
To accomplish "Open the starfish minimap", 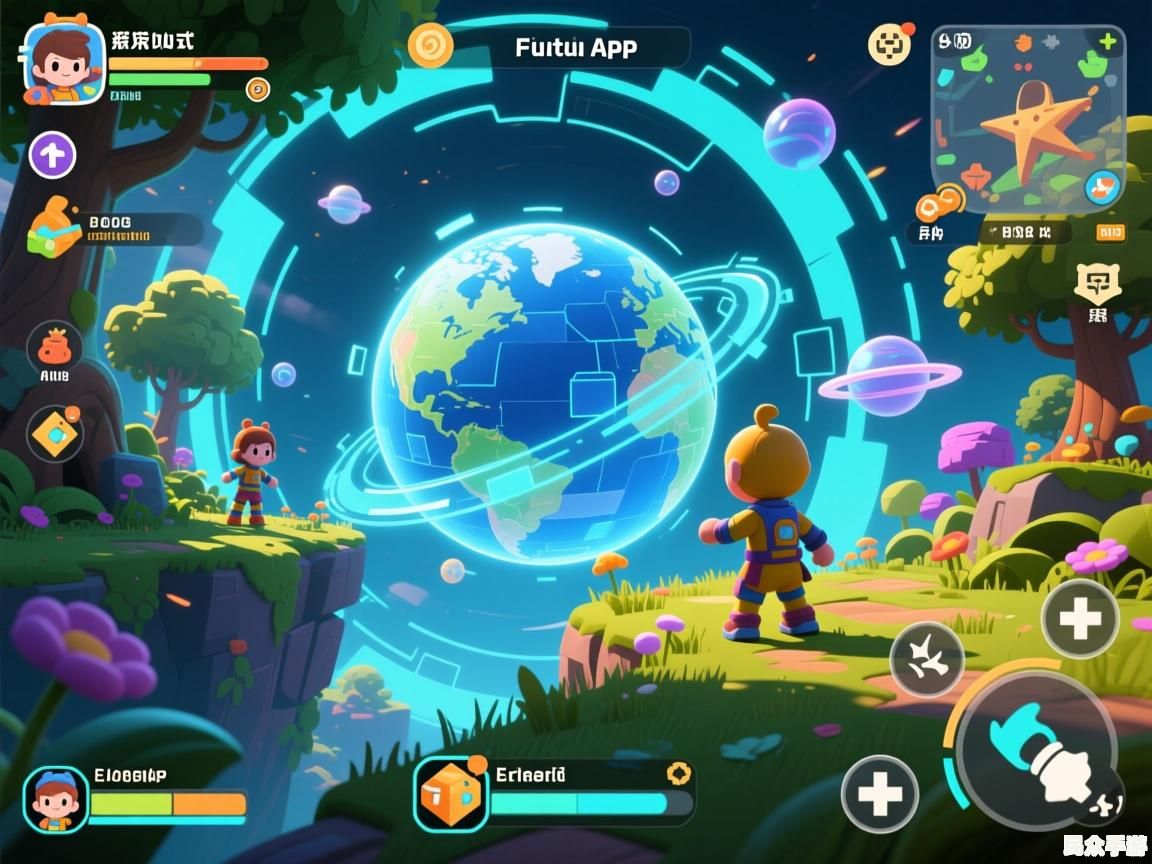I will pyautogui.click(x=1029, y=120).
